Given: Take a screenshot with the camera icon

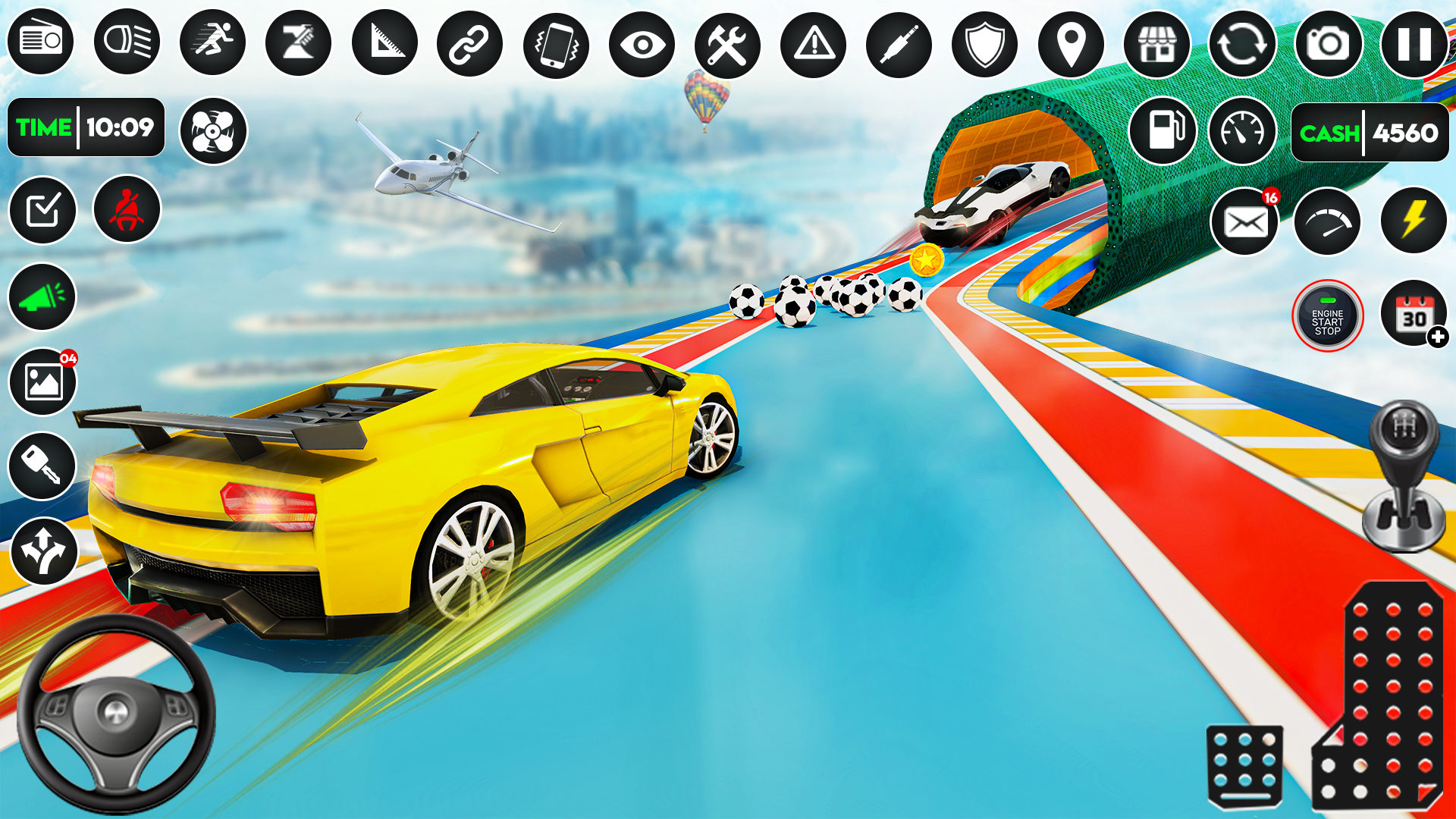Looking at the screenshot, I should pyautogui.click(x=1327, y=45).
